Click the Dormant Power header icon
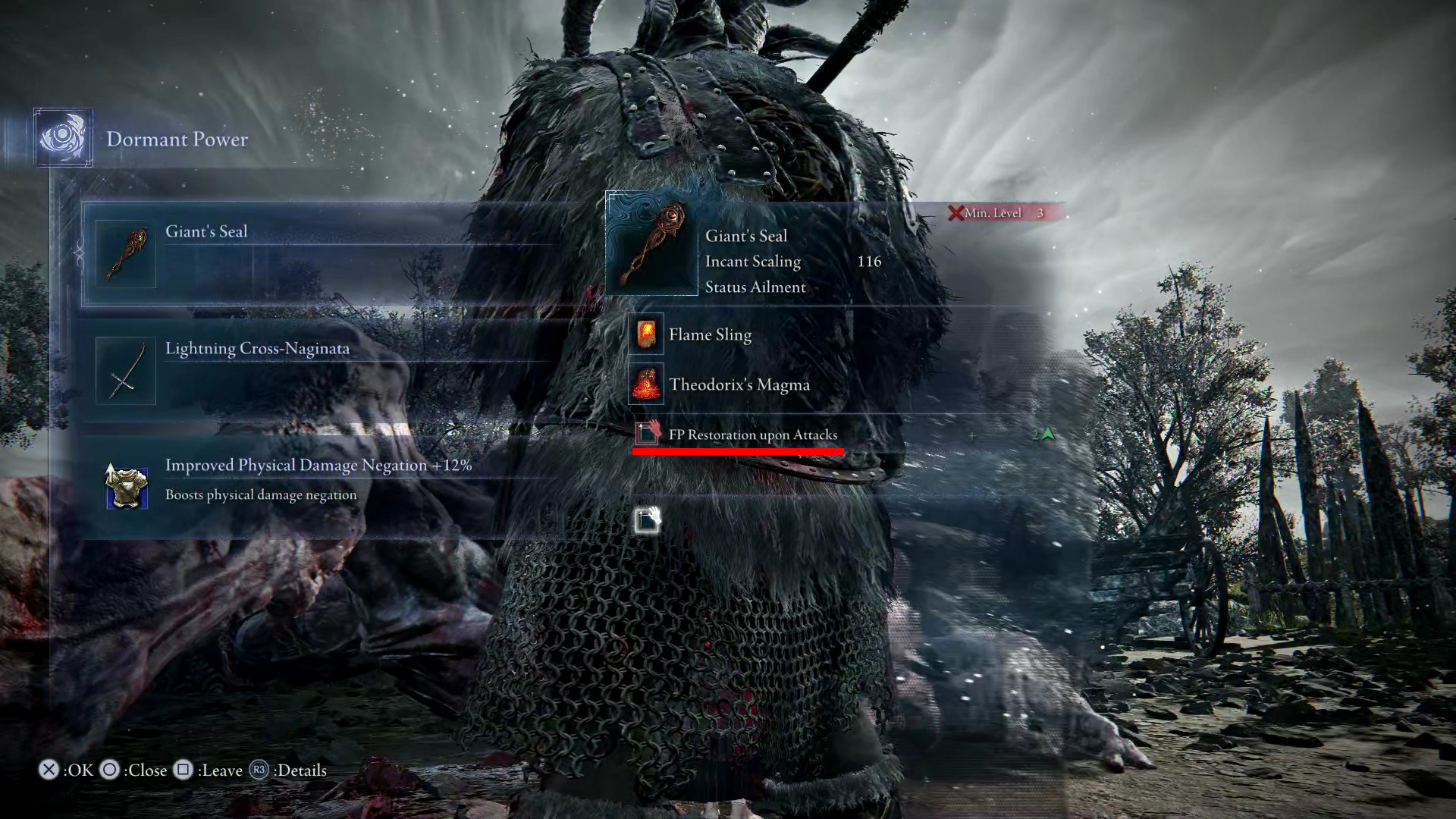Screen dimensions: 1456x819 [63, 138]
